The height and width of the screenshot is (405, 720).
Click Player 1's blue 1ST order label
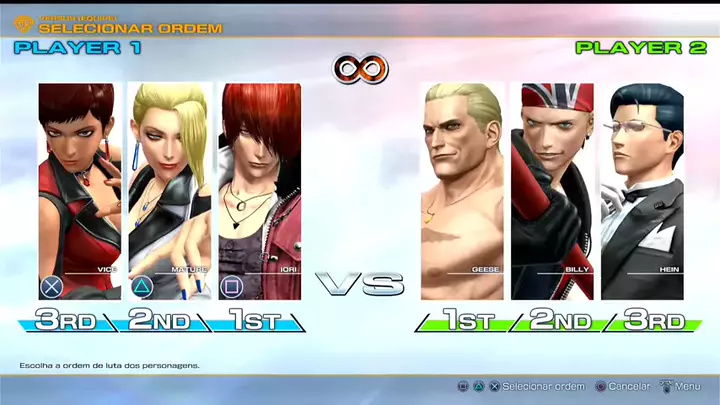(253, 321)
